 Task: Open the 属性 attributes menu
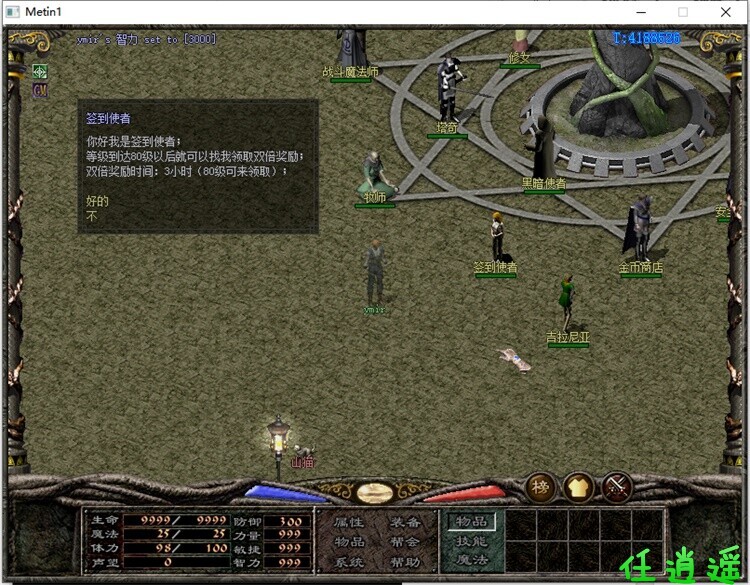(x=349, y=522)
